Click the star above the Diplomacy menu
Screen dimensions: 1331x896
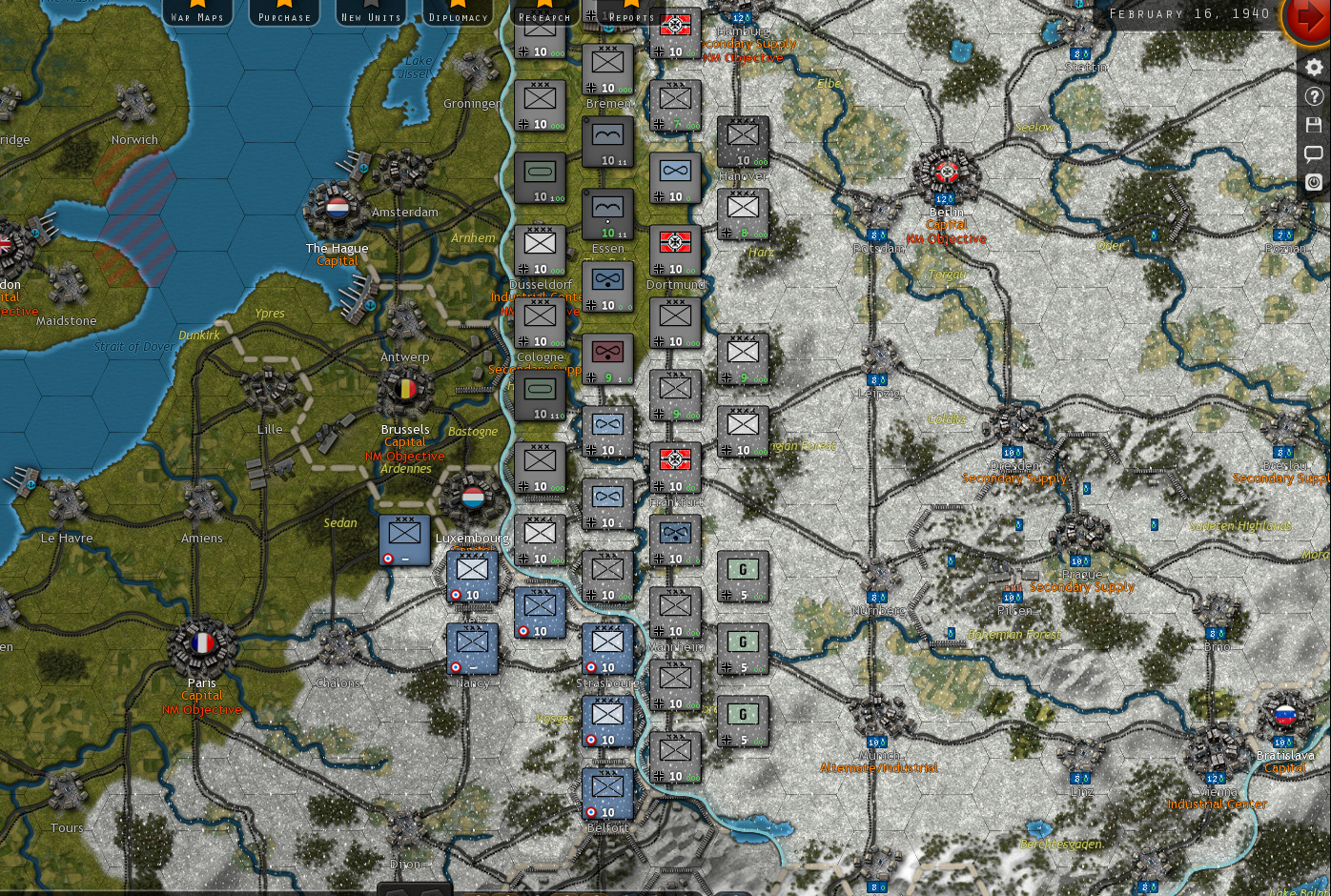(459, 6)
